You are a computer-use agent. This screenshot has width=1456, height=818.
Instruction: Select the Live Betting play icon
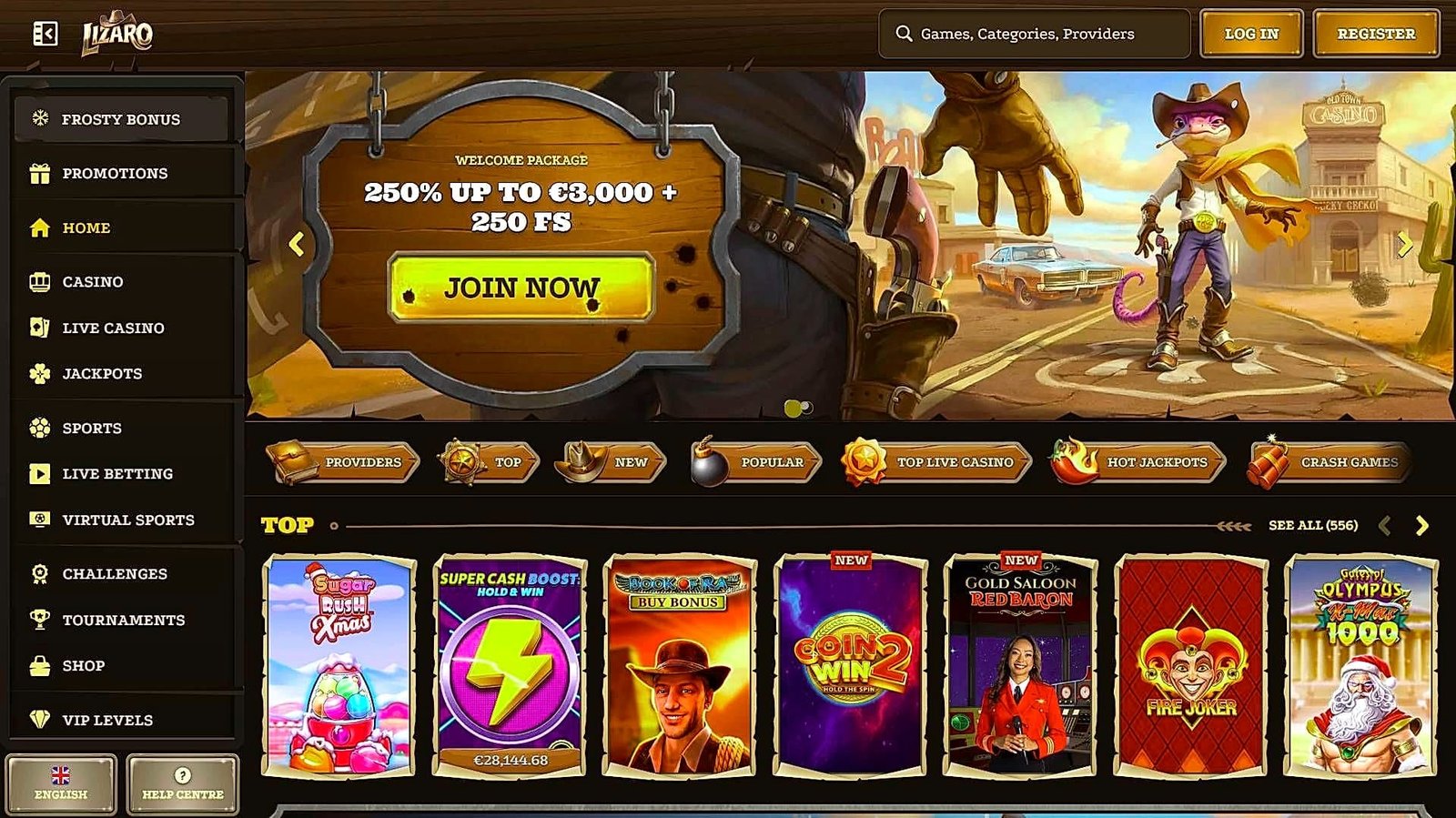tap(38, 473)
